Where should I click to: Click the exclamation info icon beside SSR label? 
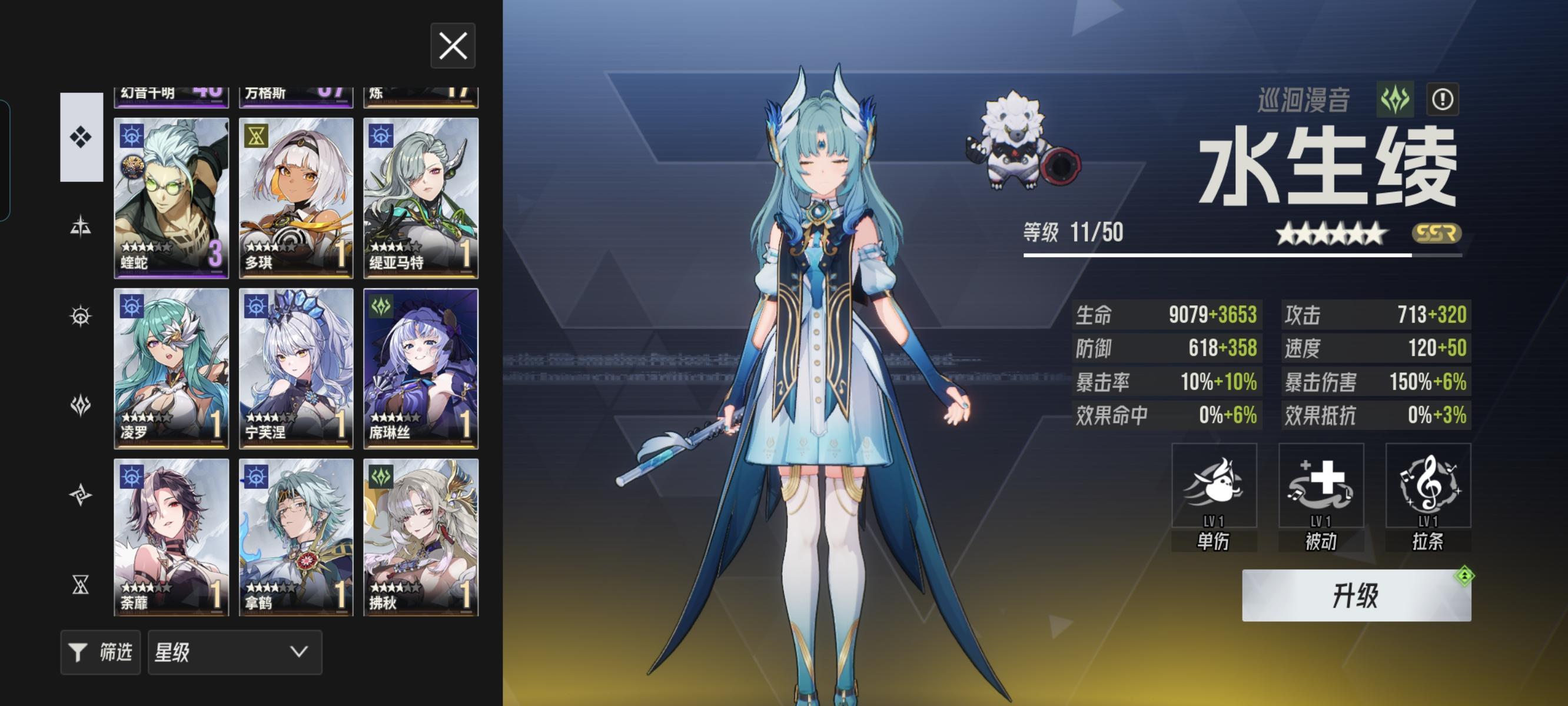(1441, 101)
